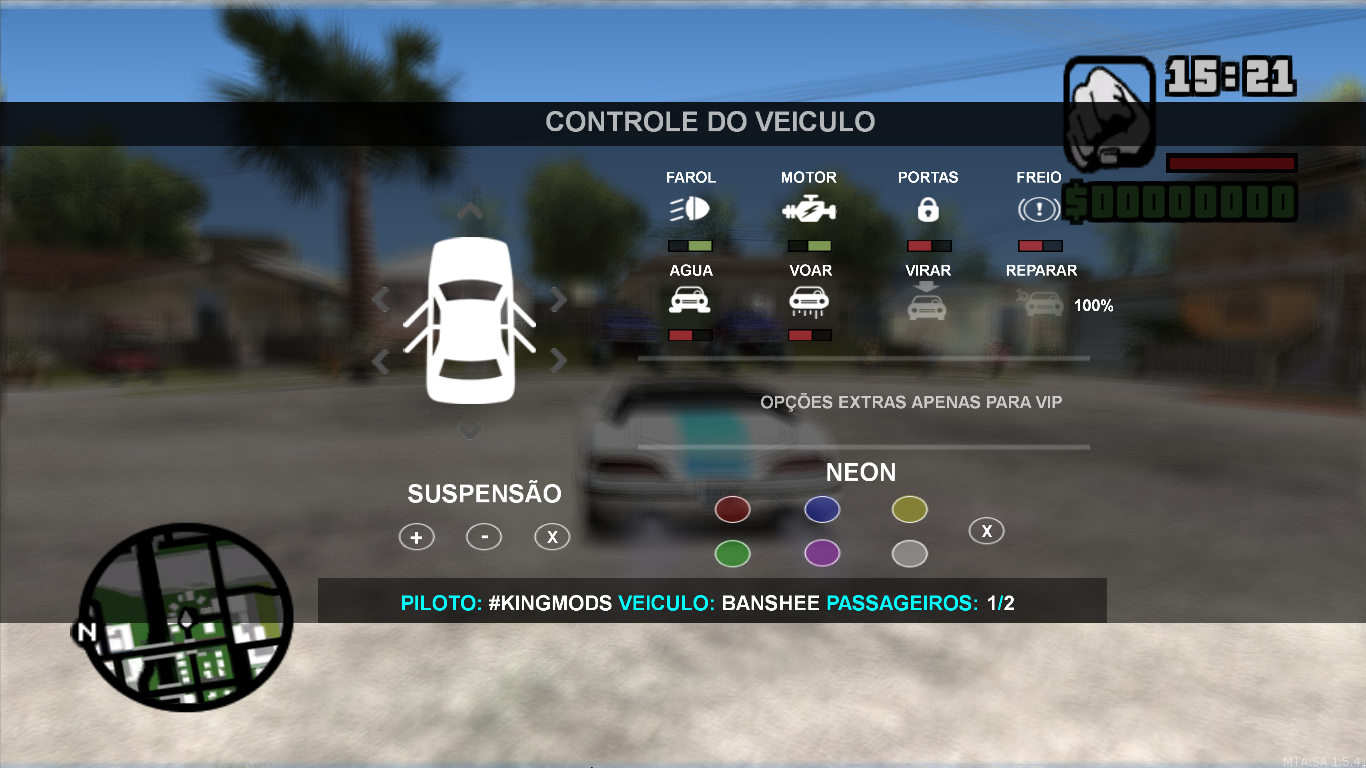1366x768 pixels.
Task: Click the MOTOR engine icon
Action: tap(810, 208)
